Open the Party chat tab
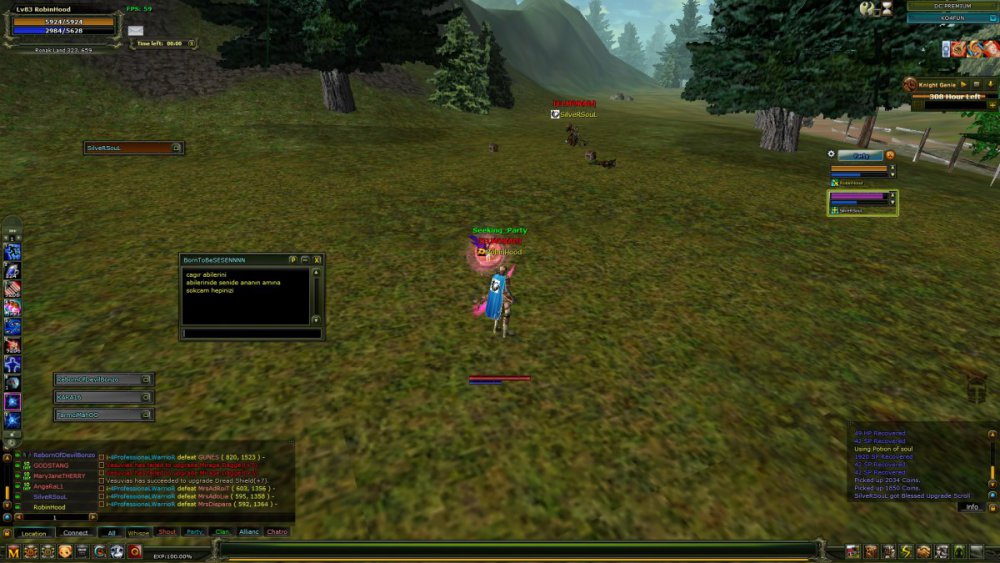 195,532
